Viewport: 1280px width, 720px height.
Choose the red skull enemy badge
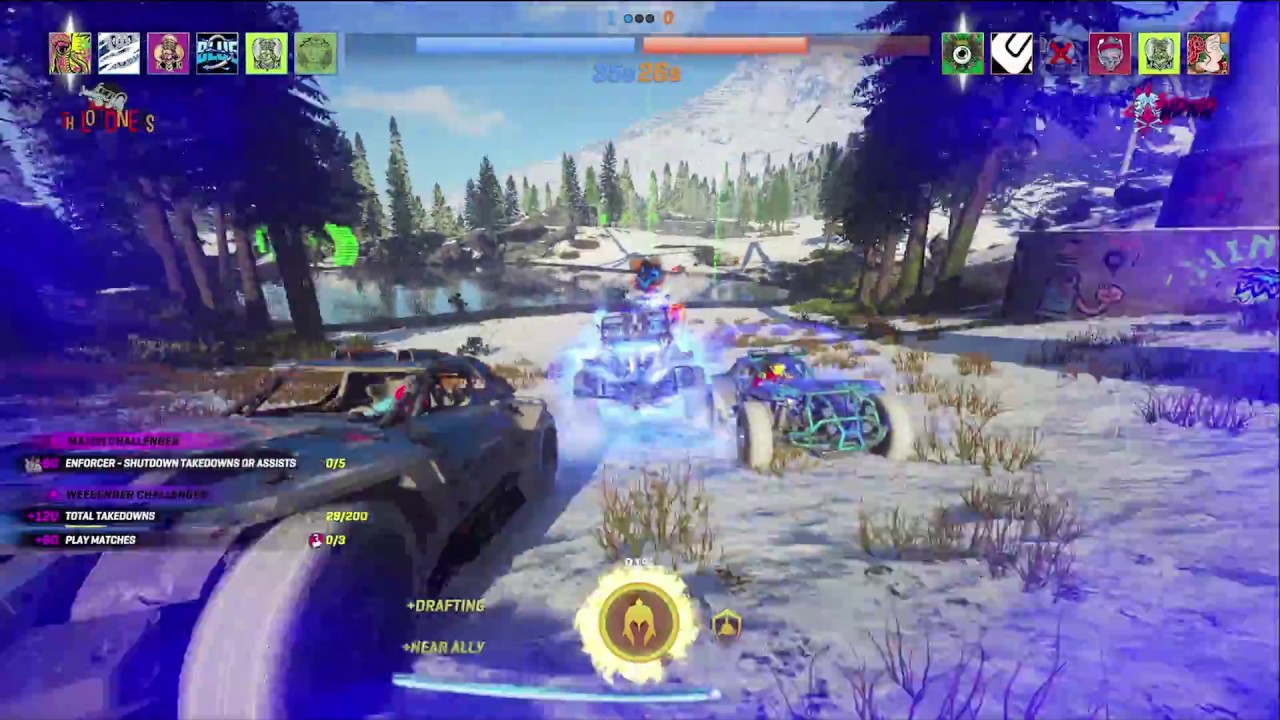click(1109, 54)
